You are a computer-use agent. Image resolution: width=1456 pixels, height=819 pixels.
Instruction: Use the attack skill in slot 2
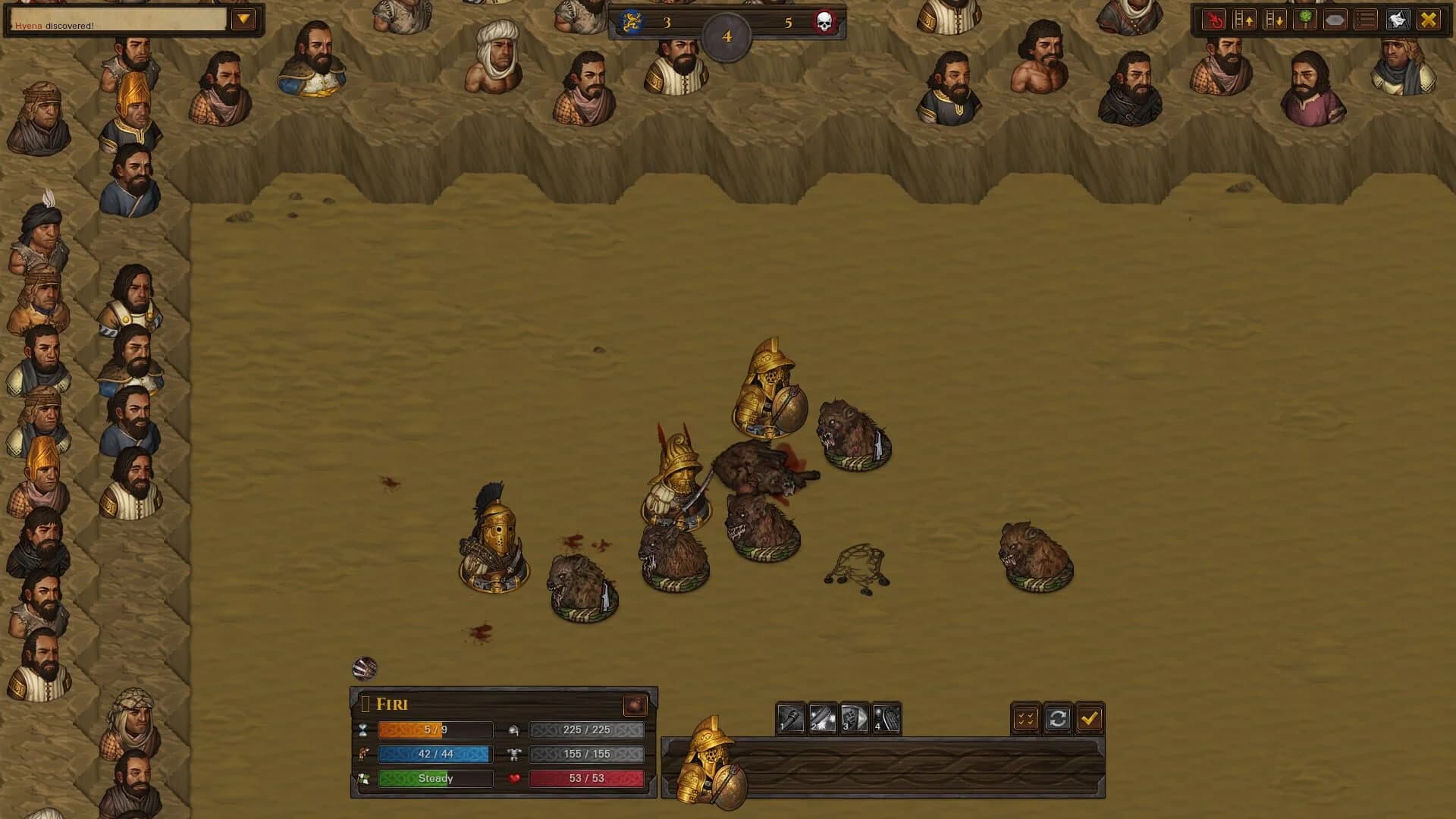coord(821,717)
